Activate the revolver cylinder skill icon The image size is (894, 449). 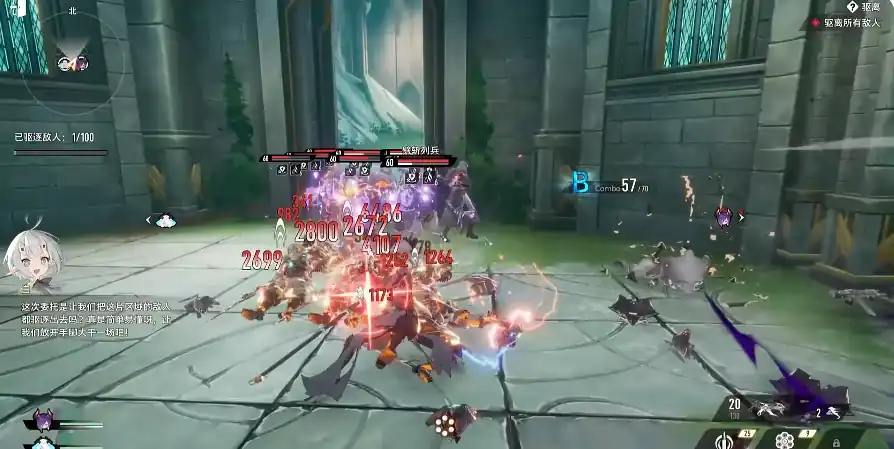783,440
